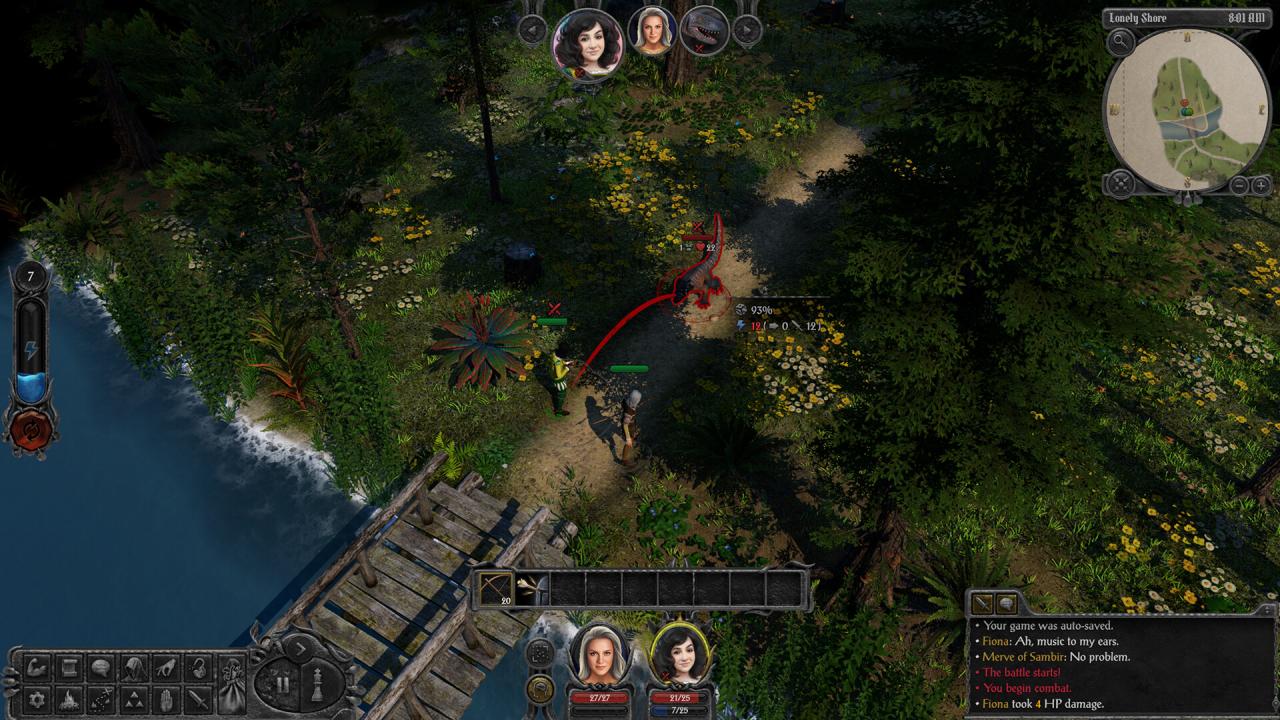The image size is (1280, 720).
Task: Activate the stealth hood icon
Action: (x=131, y=668)
